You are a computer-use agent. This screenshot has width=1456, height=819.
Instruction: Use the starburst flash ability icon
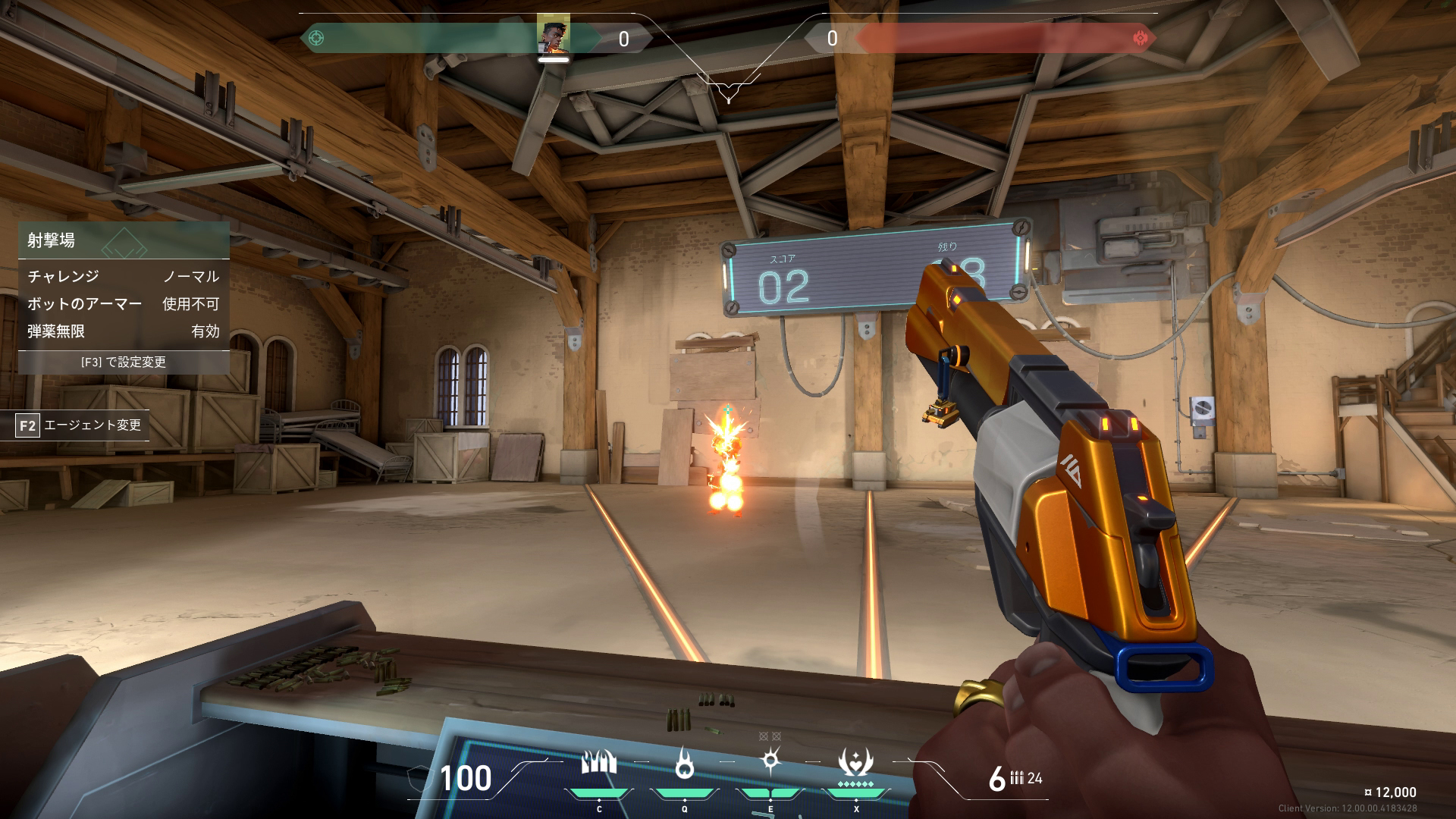click(x=770, y=760)
